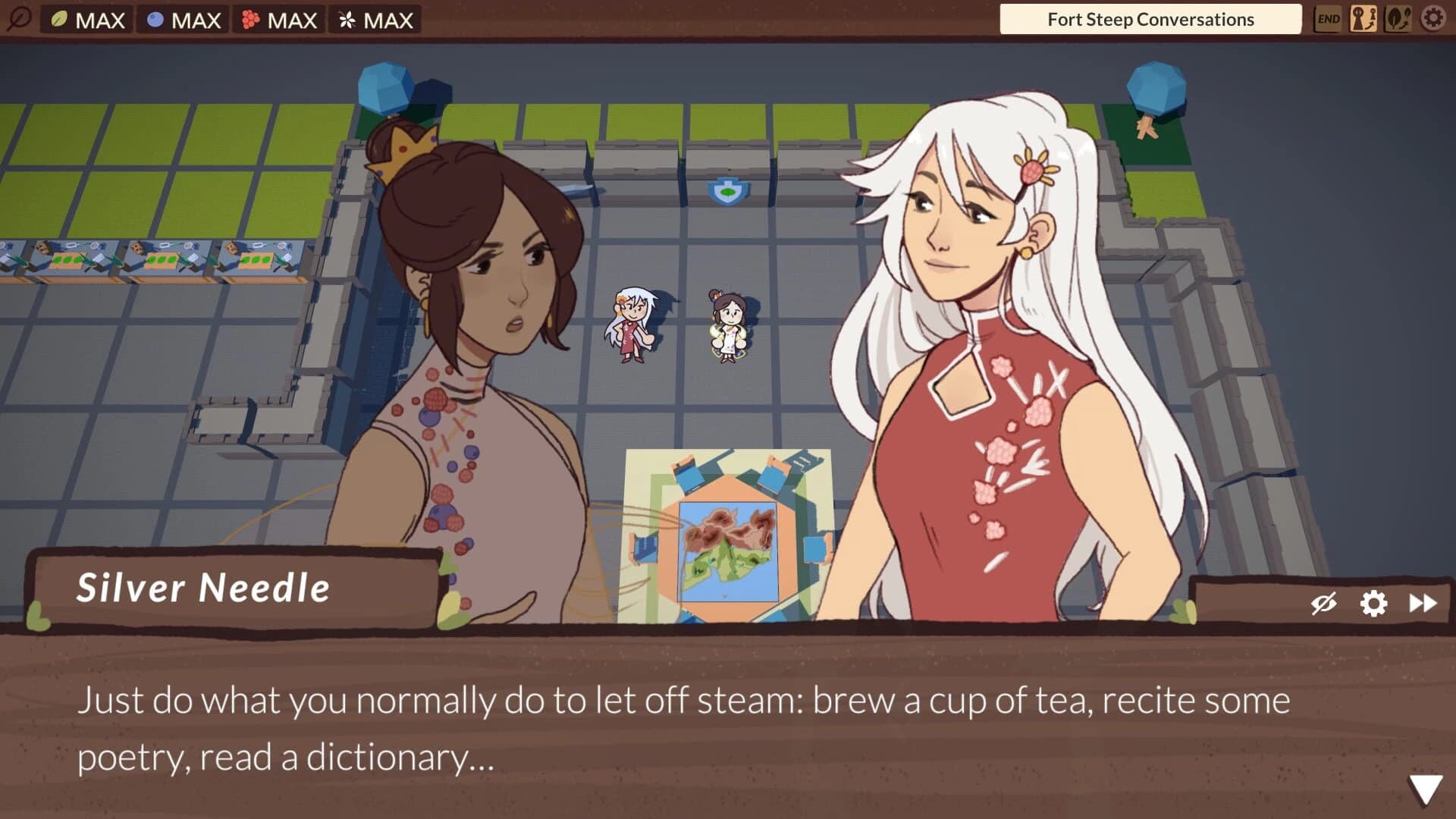Click the white flower resource icon
The image size is (1456, 819).
pos(346,20)
